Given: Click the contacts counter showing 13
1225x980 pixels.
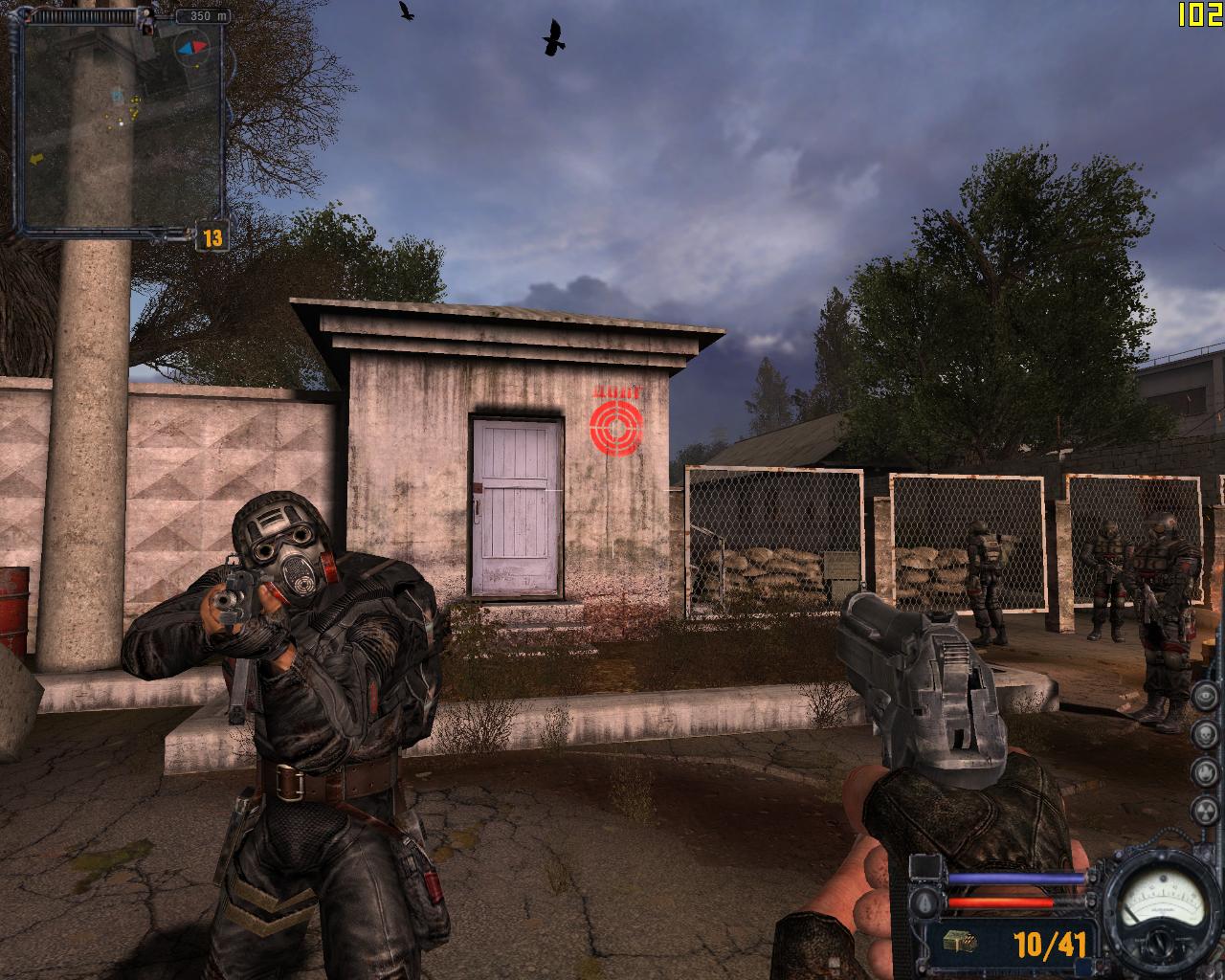Looking at the screenshot, I should tap(212, 236).
